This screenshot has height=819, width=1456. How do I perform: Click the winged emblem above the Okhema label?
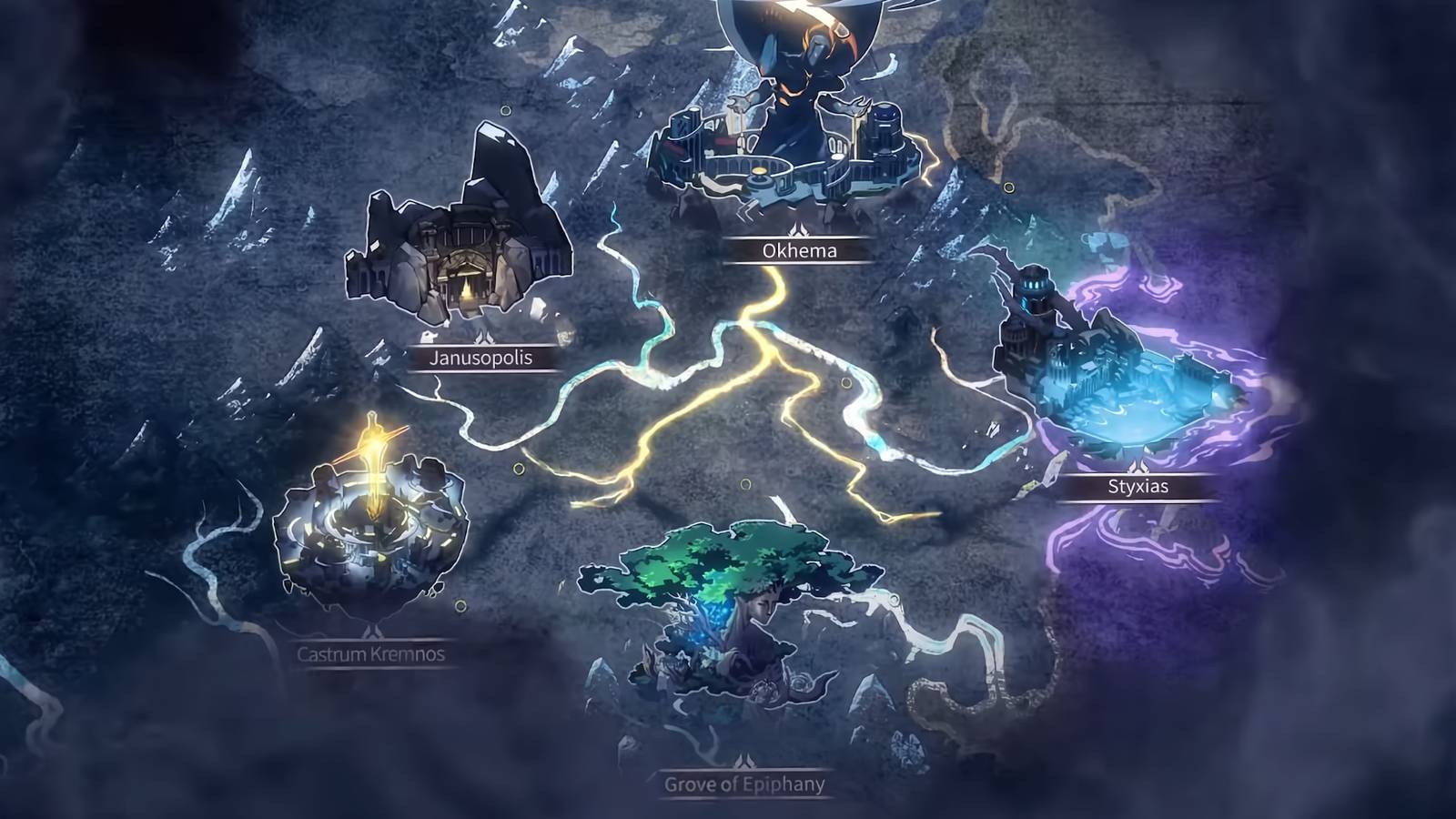[x=796, y=230]
